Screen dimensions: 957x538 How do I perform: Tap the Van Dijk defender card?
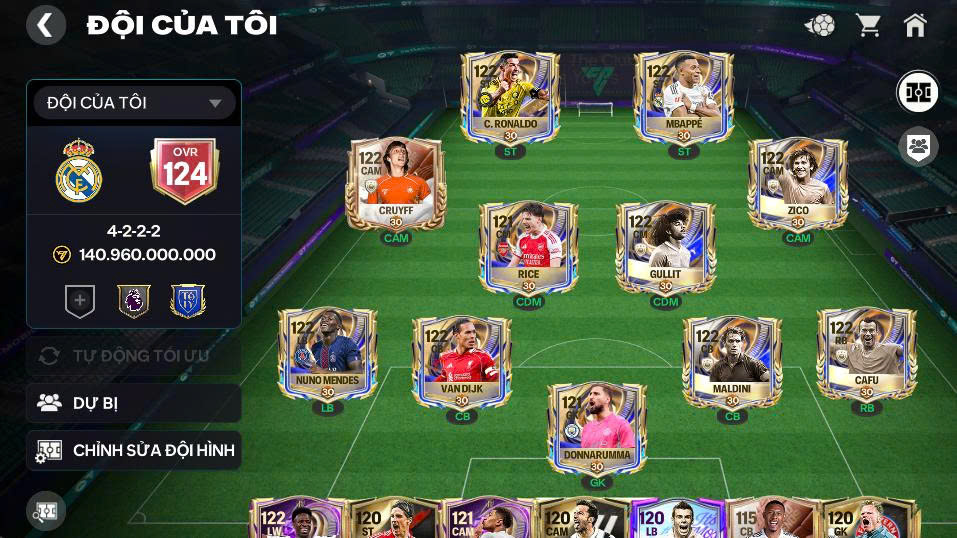(462, 362)
